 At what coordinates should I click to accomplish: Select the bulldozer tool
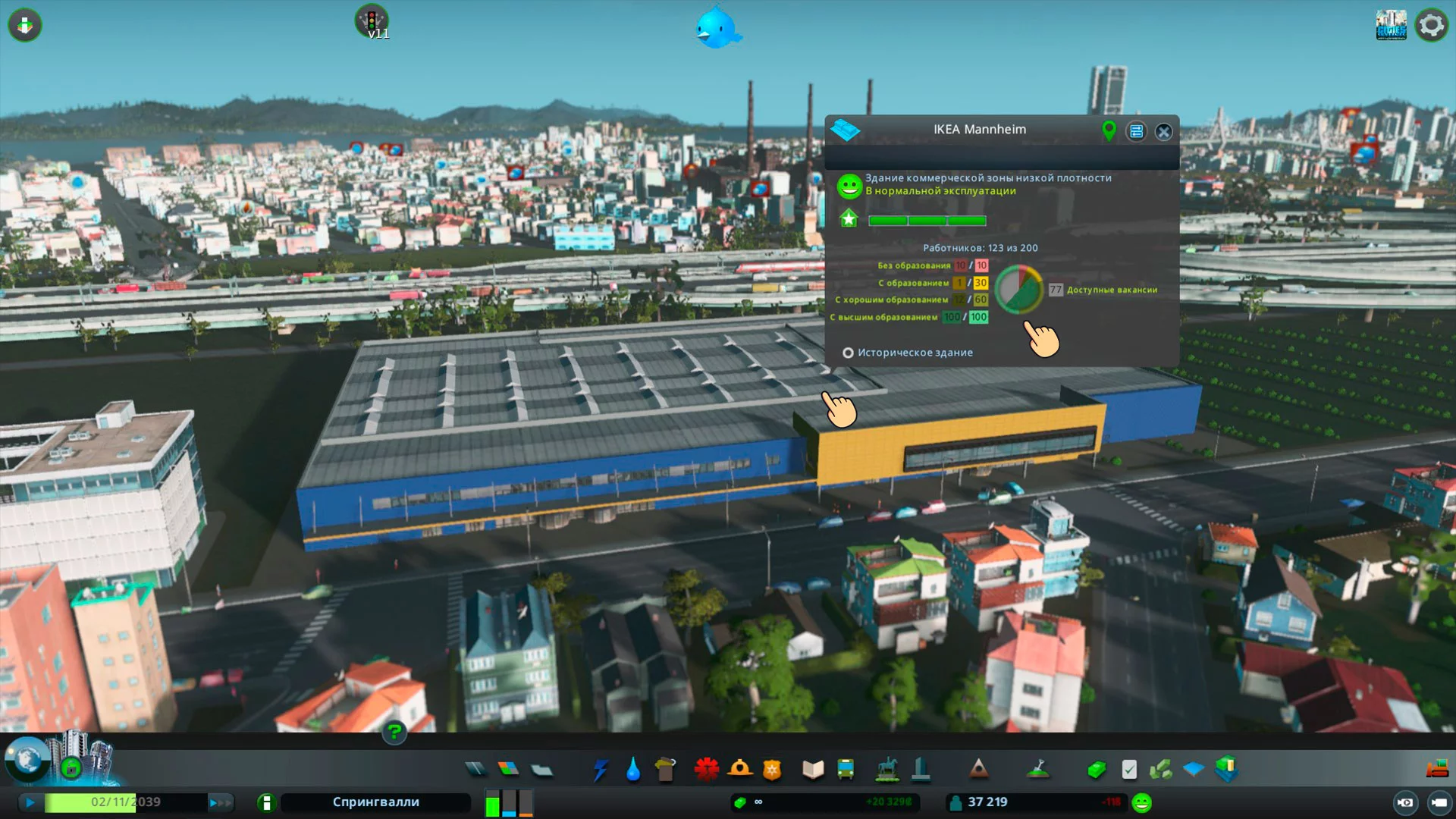coord(1436,770)
